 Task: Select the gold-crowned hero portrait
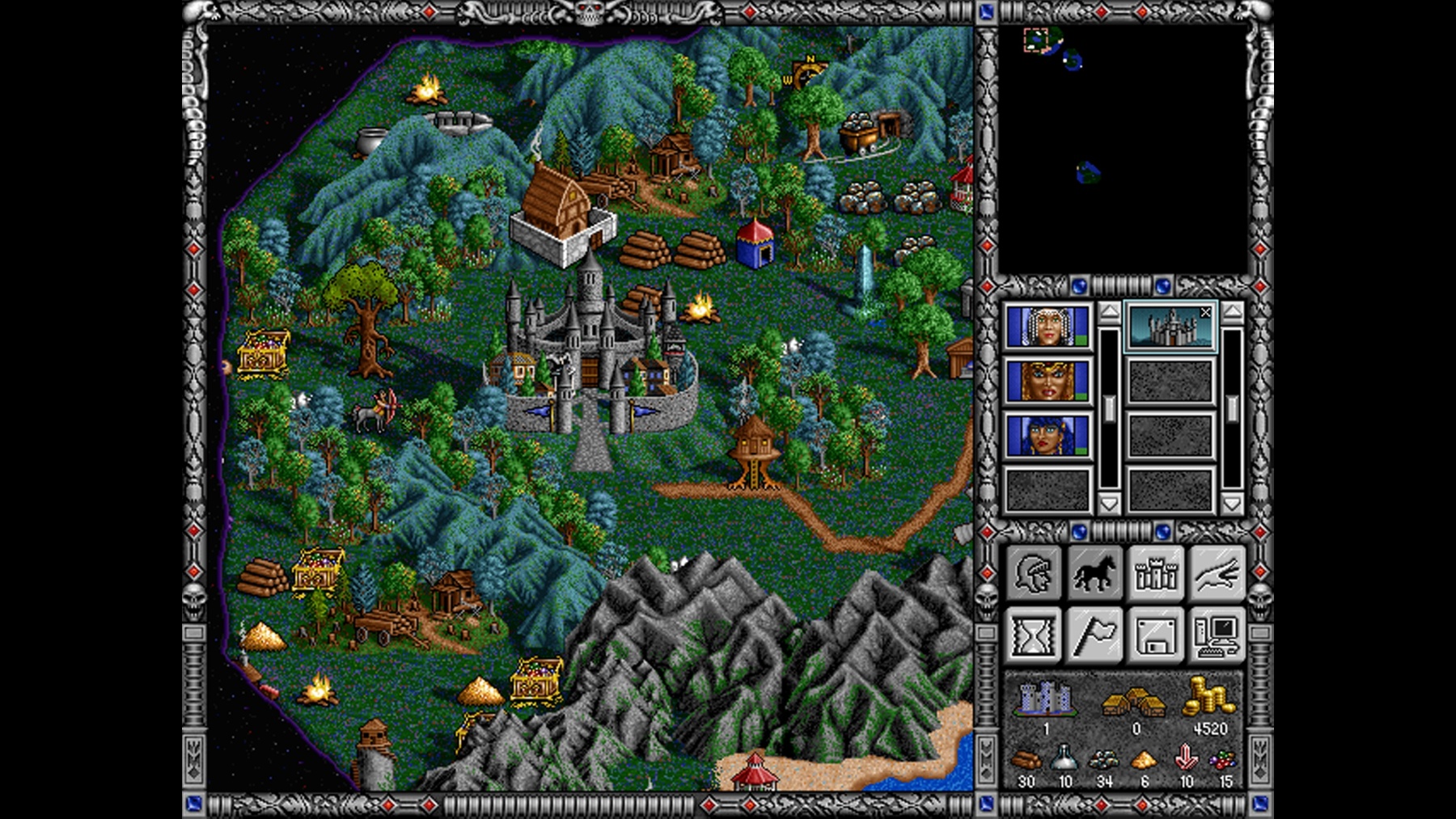click(x=1048, y=380)
